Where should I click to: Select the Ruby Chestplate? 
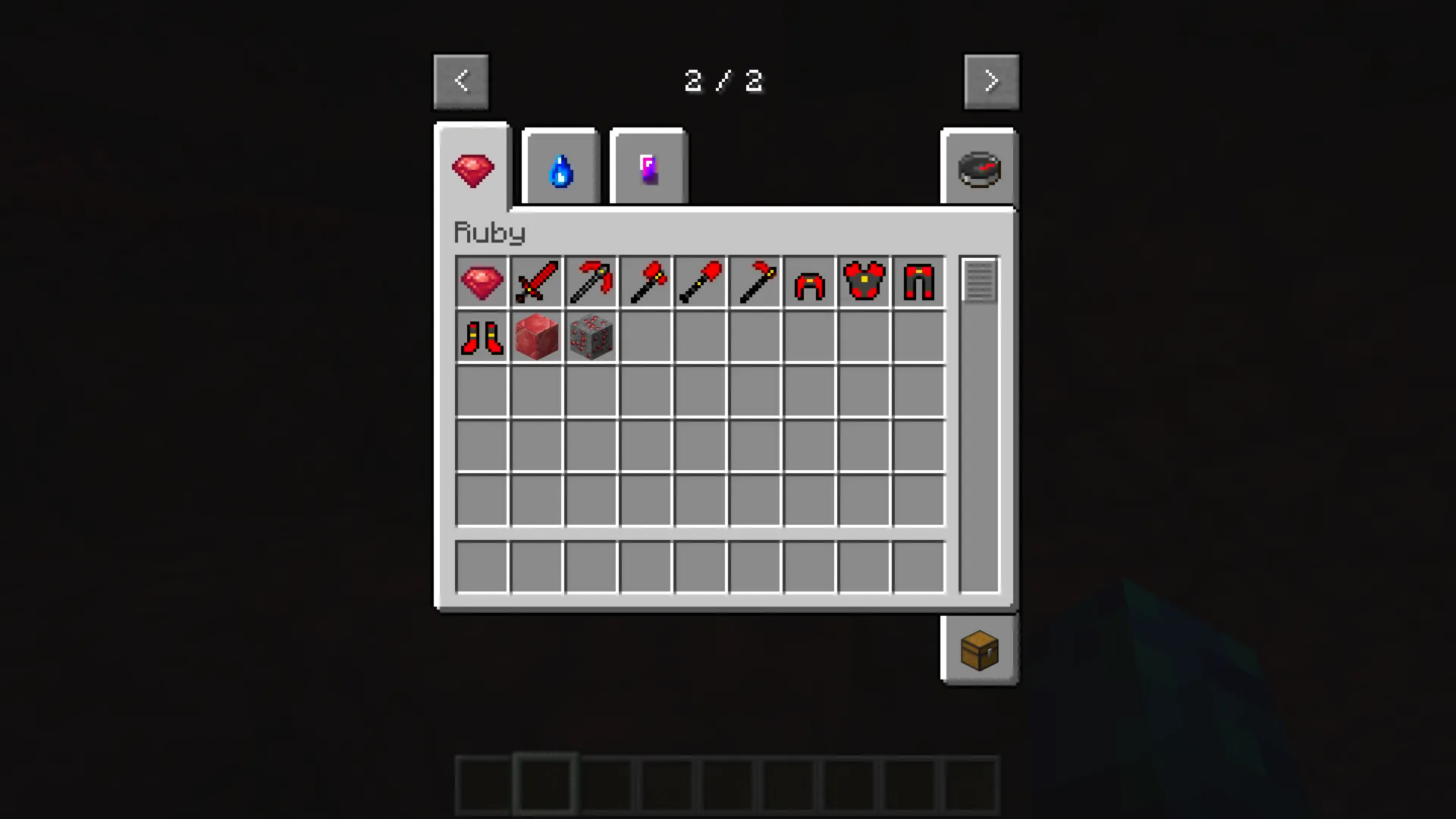pos(864,281)
